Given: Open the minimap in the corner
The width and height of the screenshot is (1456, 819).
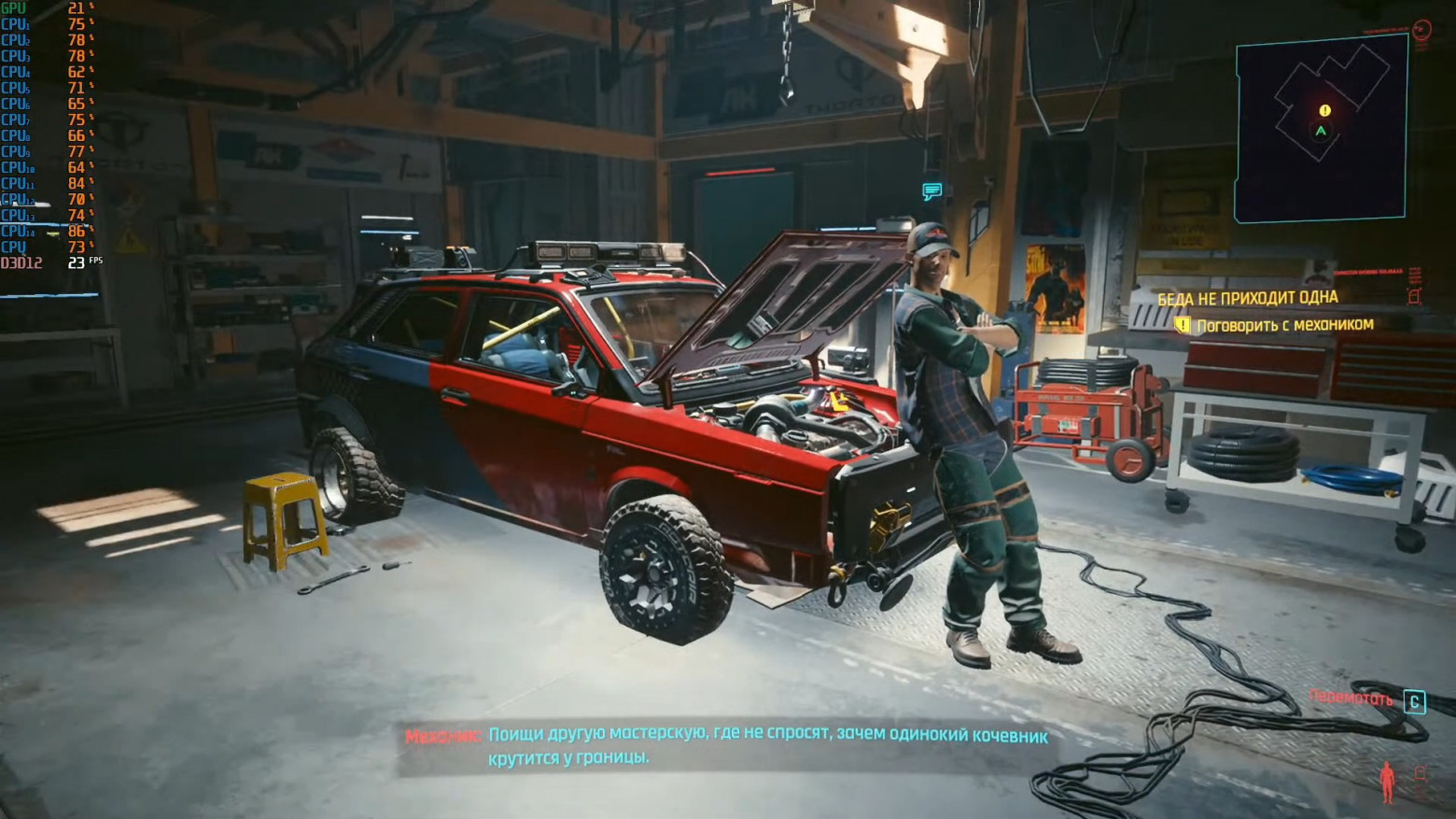Looking at the screenshot, I should (1321, 131).
